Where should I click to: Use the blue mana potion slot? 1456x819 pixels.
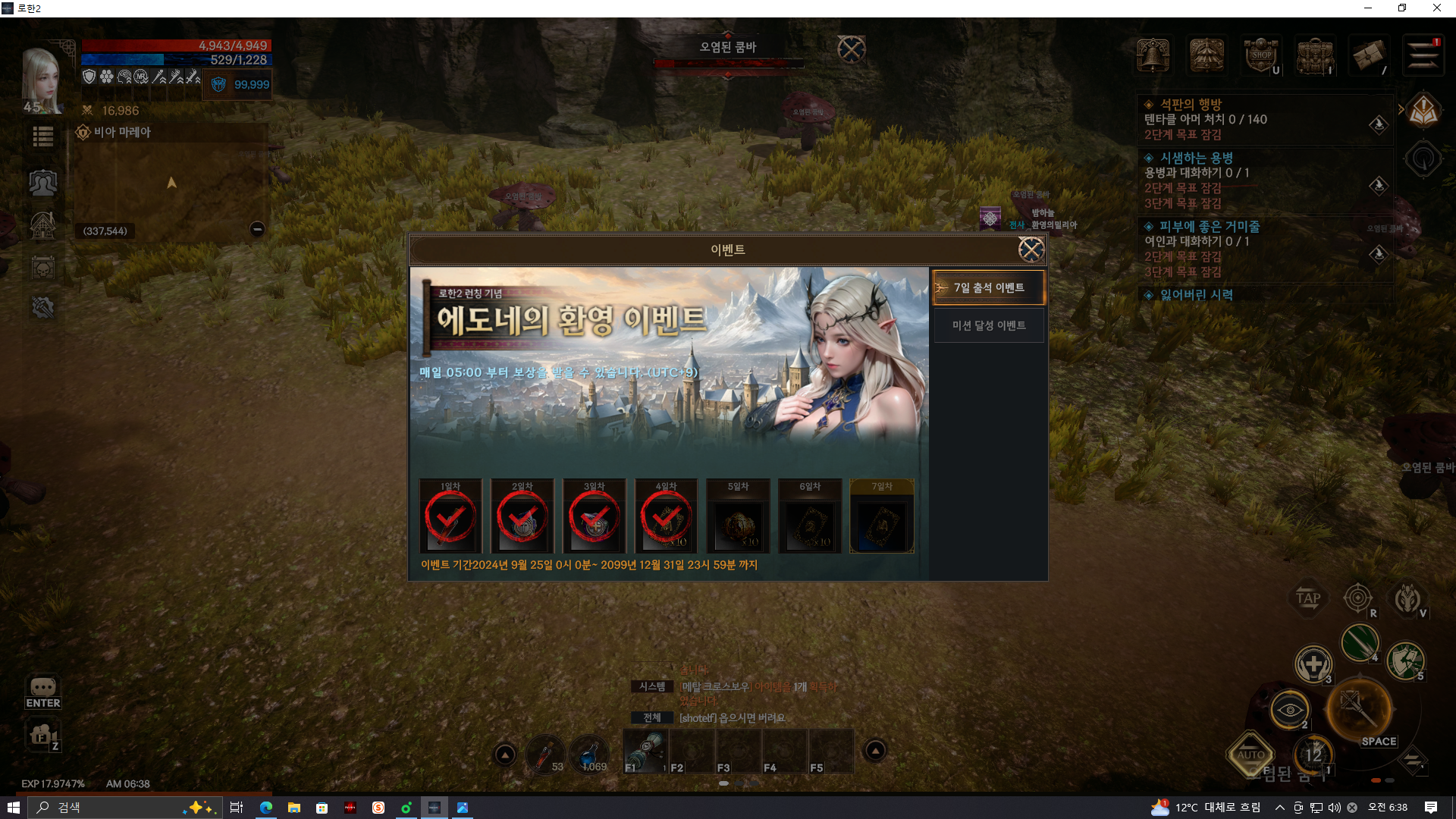click(x=589, y=754)
